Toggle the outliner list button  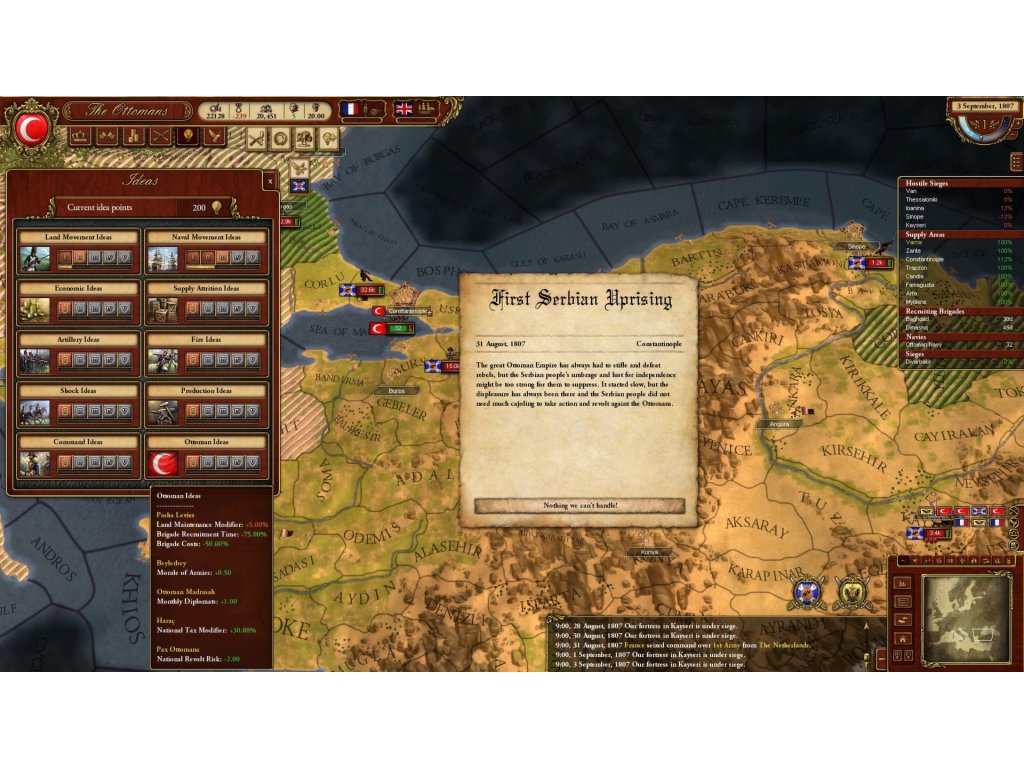point(1016,161)
